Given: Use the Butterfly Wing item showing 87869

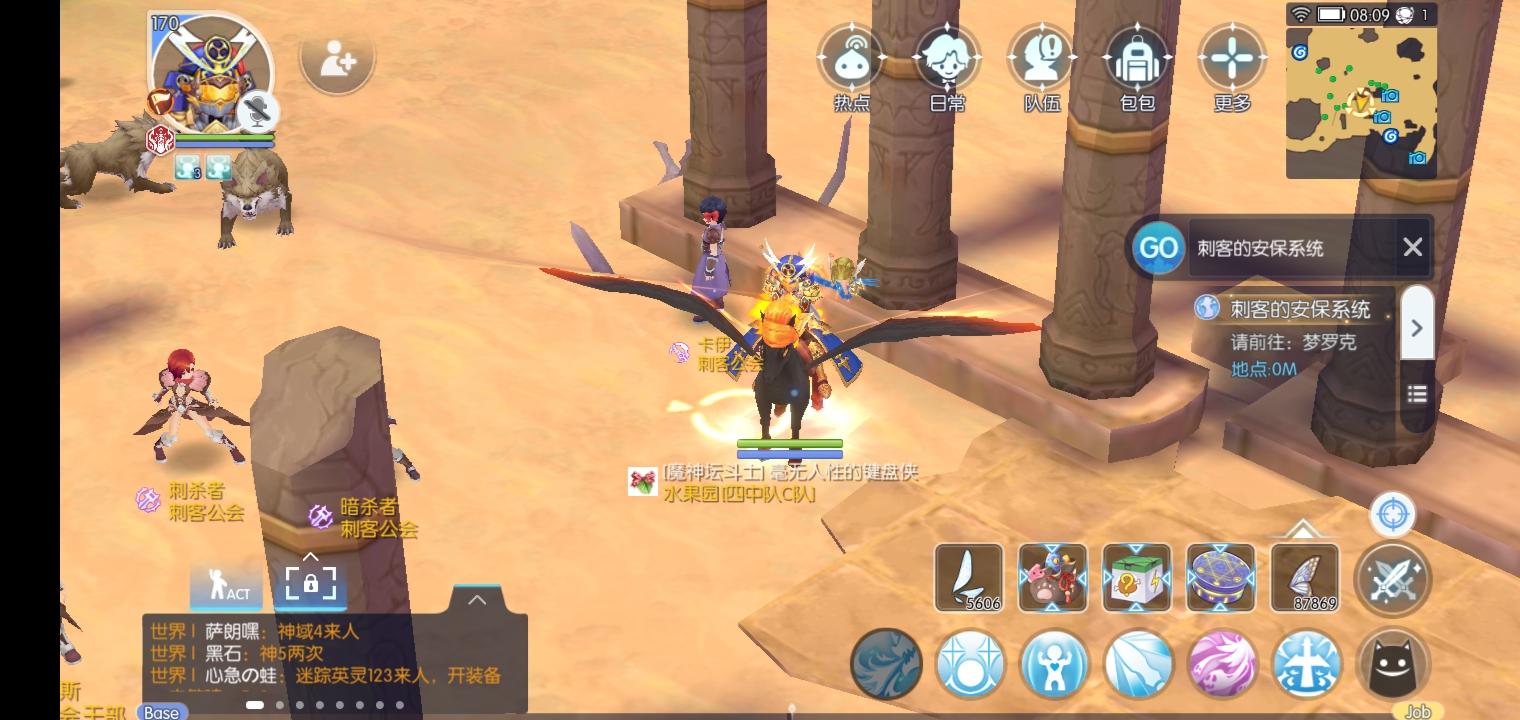Looking at the screenshot, I should (1306, 578).
